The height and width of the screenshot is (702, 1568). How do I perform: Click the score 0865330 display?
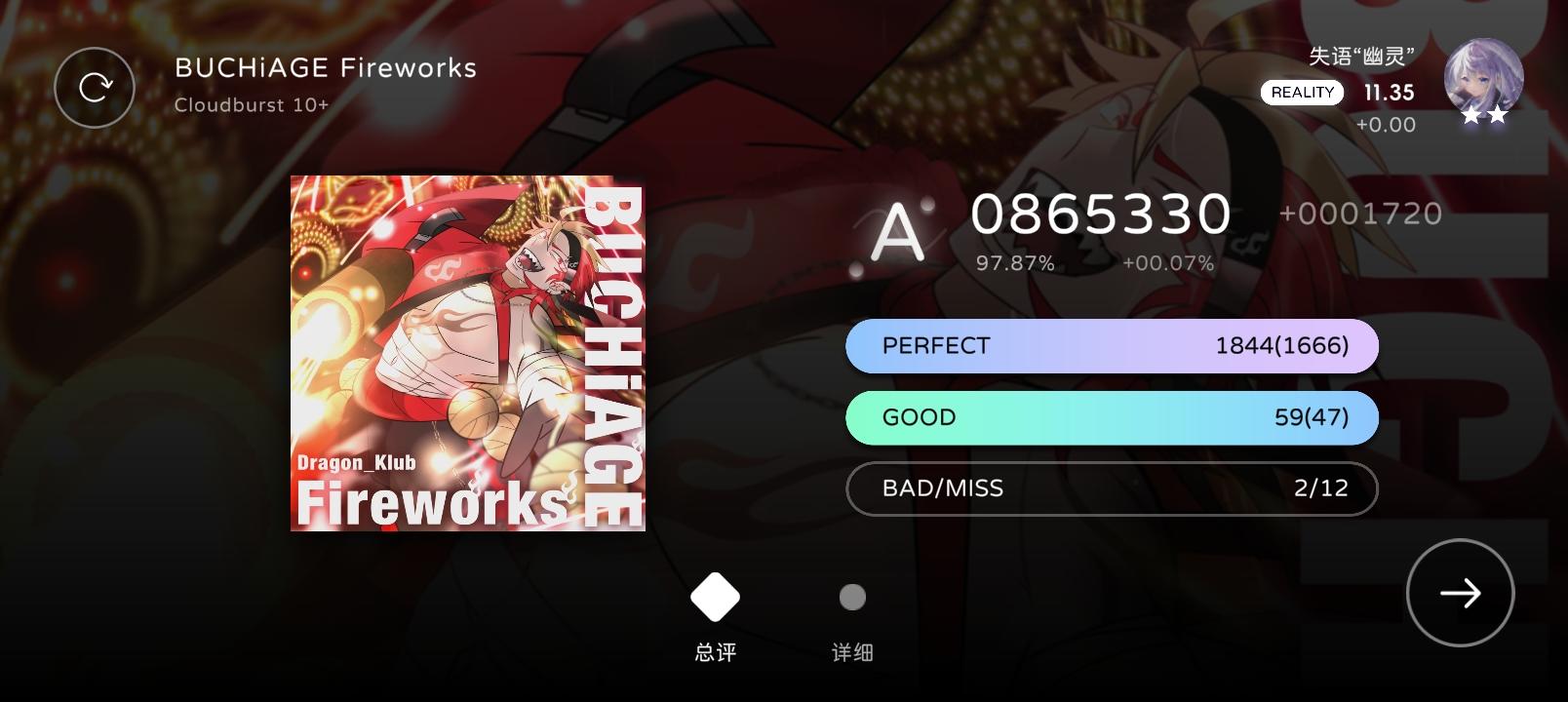point(1102,214)
